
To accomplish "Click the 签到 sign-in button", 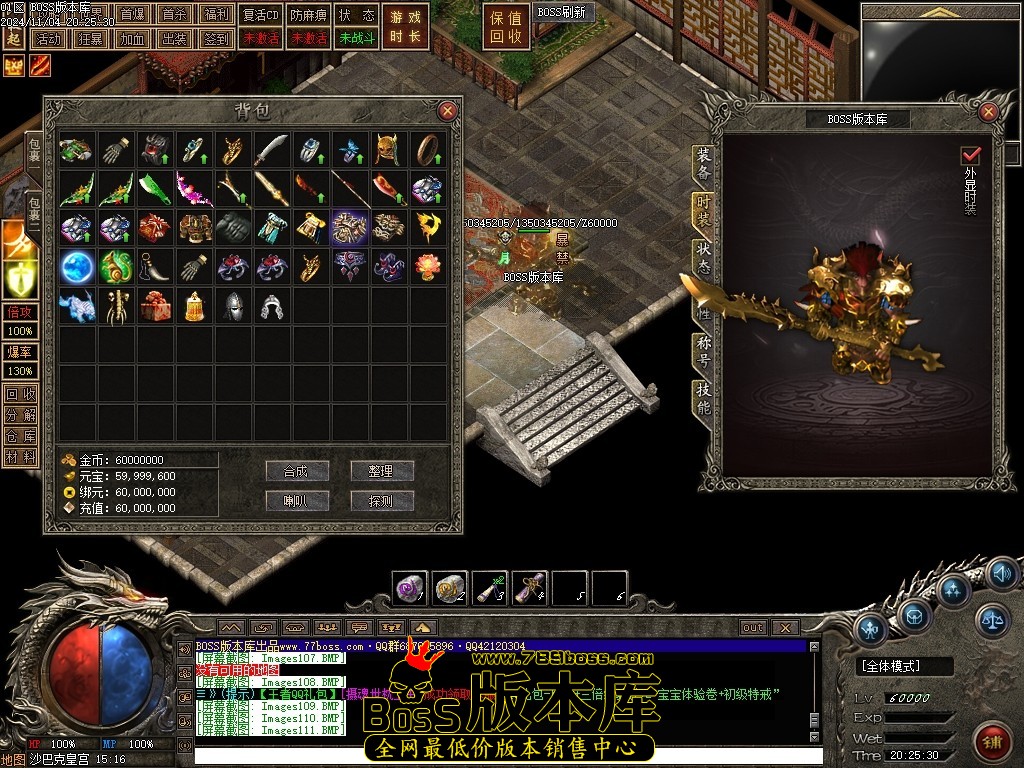I will click(x=215, y=39).
